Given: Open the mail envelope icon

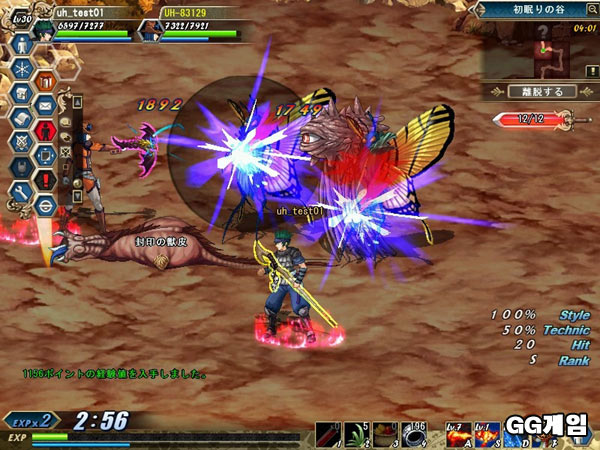Looking at the screenshot, I should coord(45,103).
